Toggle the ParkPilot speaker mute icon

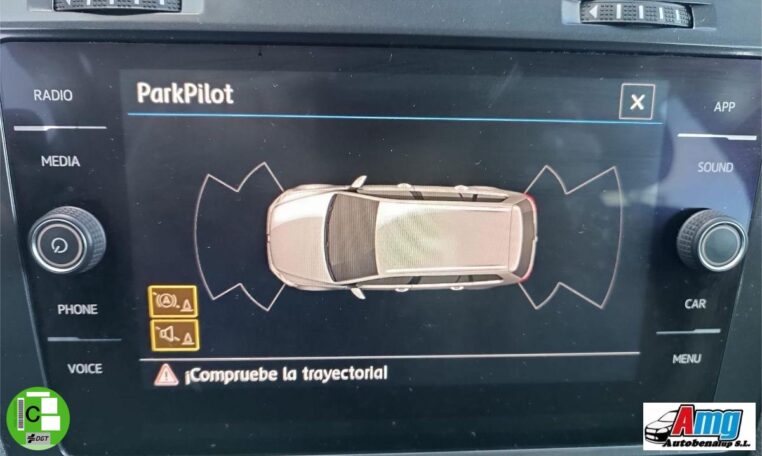174,334
